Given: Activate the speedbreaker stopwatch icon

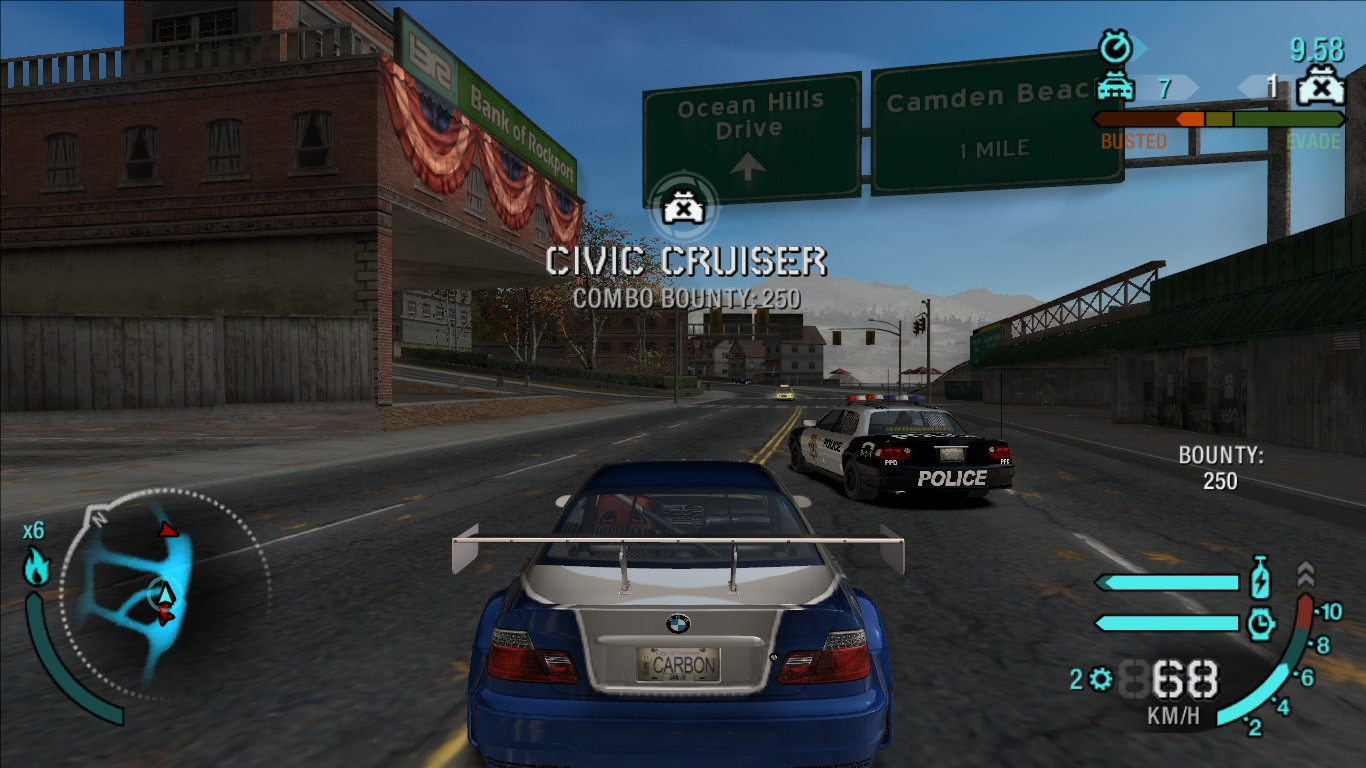Looking at the screenshot, I should 1261,623.
